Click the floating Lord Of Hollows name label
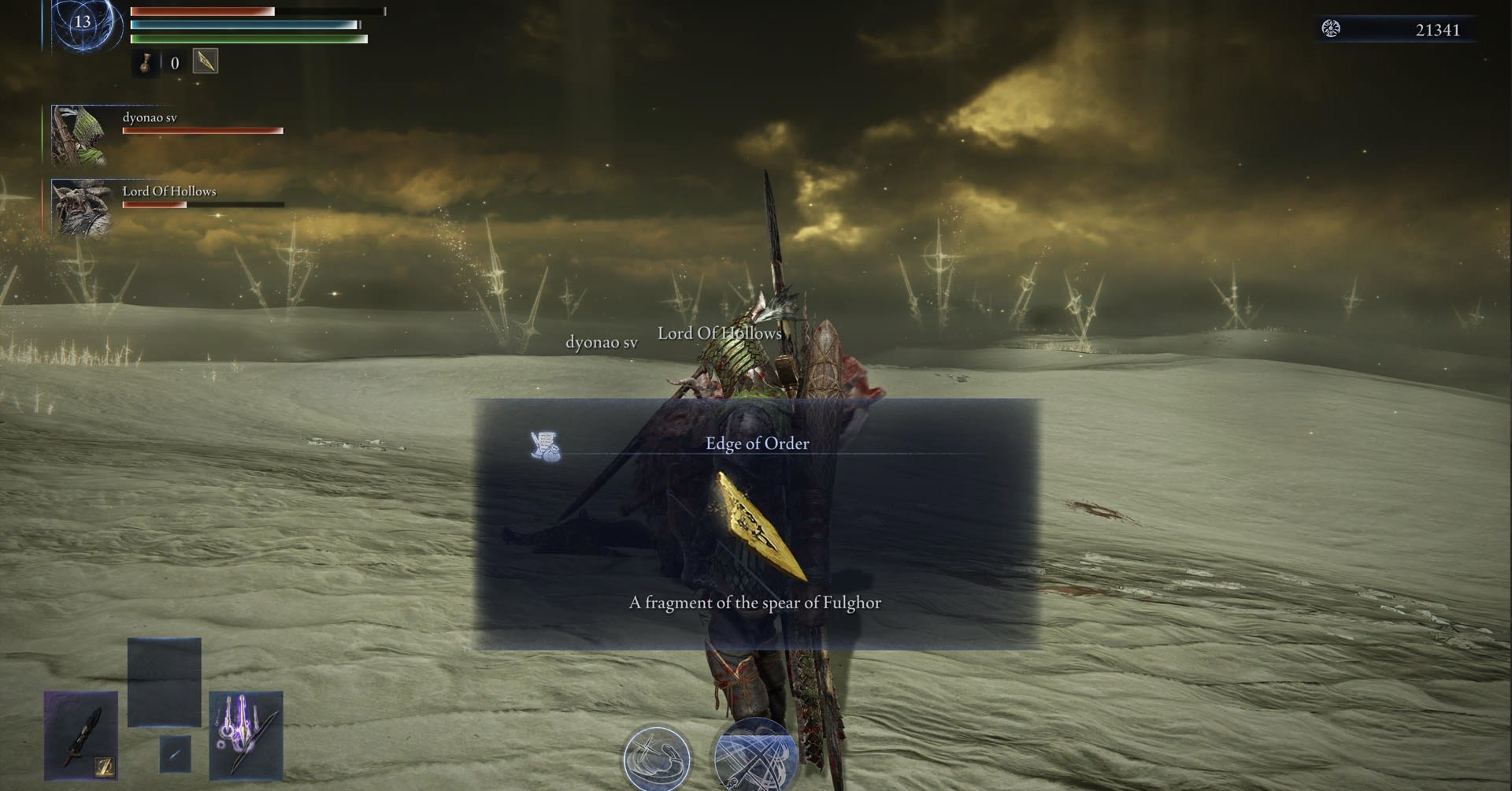This screenshot has height=791, width=1512. click(x=719, y=333)
